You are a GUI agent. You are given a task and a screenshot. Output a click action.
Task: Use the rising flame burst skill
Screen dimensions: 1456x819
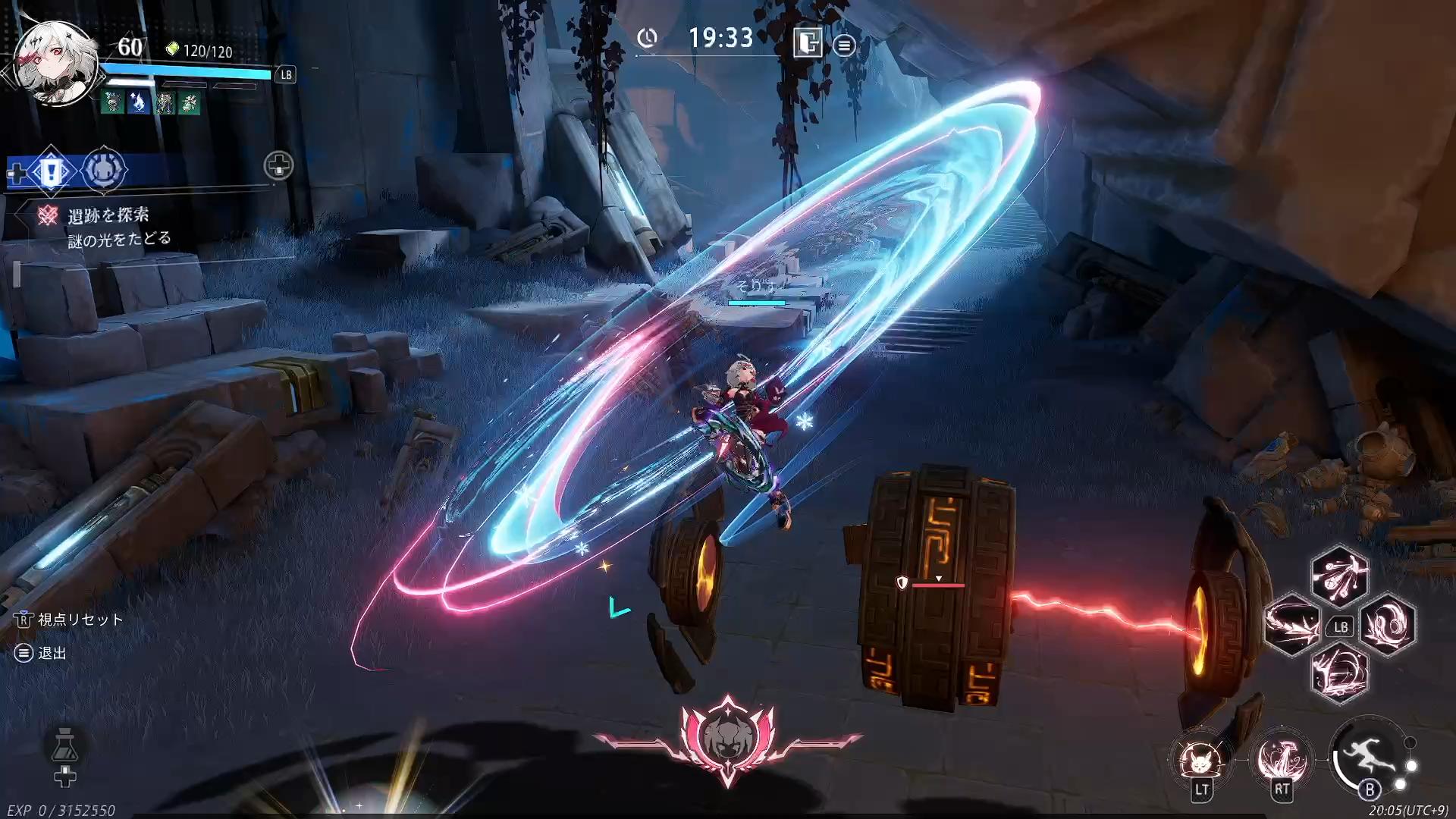pyautogui.click(x=1282, y=758)
